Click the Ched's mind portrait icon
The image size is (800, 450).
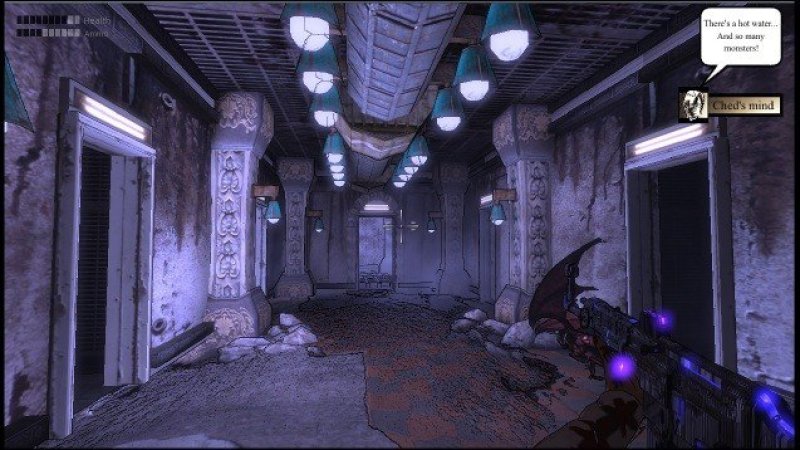point(692,104)
